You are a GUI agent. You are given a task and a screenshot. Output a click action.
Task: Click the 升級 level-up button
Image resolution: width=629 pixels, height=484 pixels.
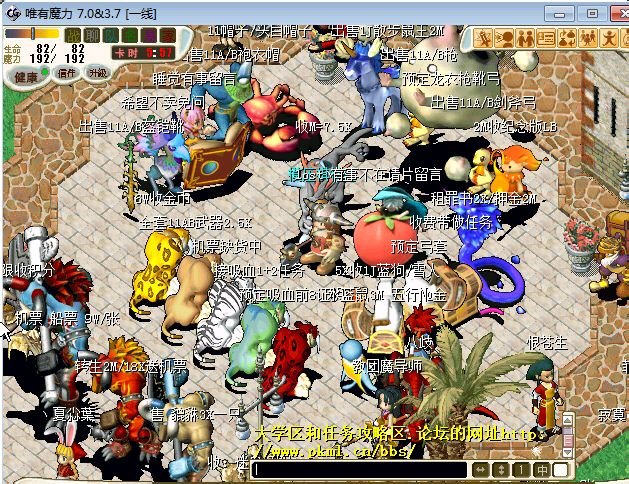[97, 73]
